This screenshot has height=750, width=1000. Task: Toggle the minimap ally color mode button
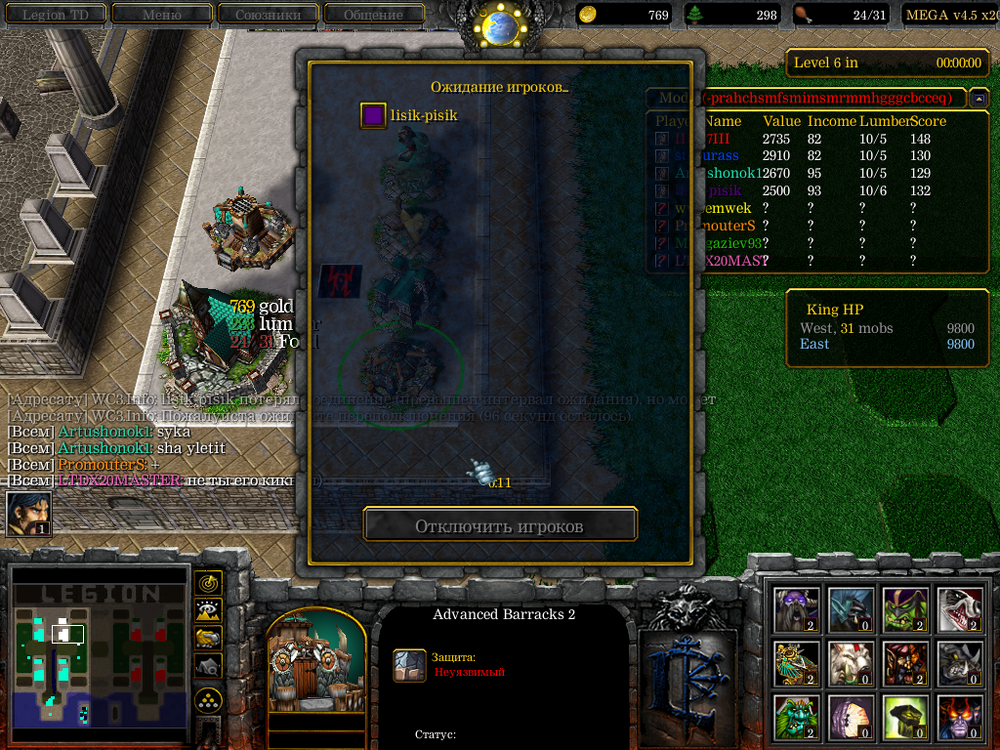click(x=208, y=637)
